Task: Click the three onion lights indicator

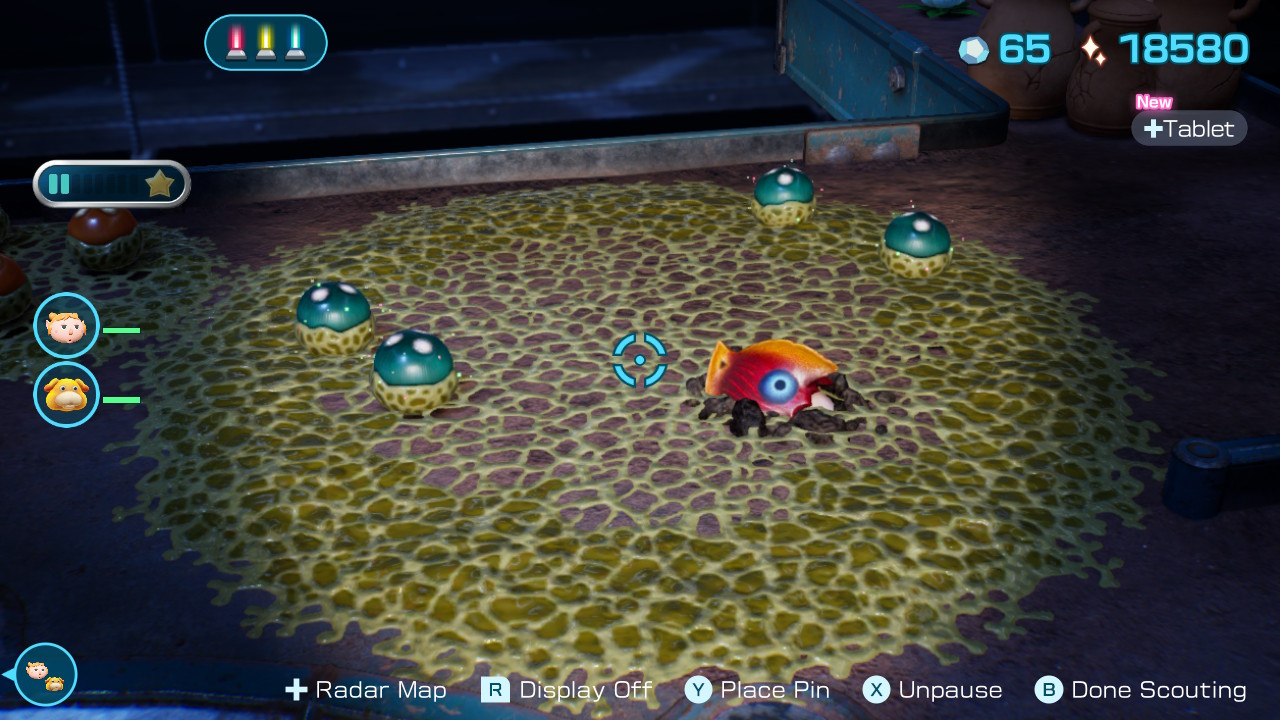Action: tap(266, 43)
